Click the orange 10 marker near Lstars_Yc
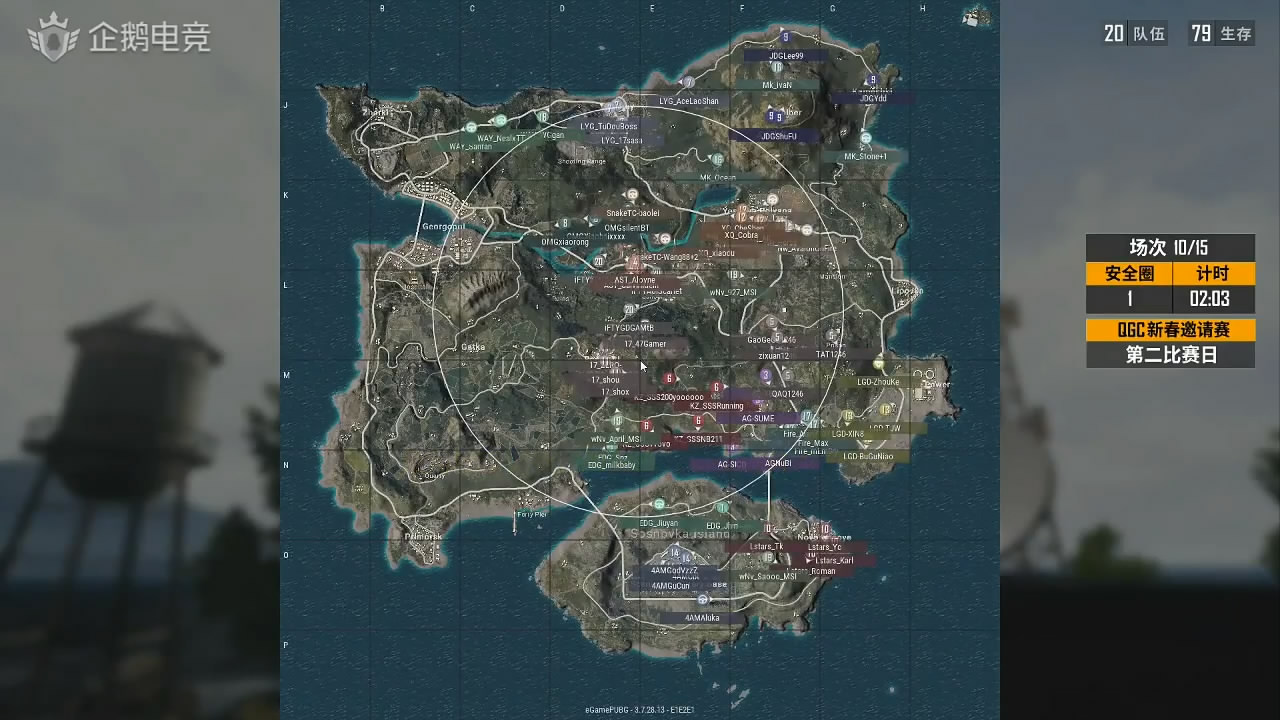The image size is (1280, 720). pyautogui.click(x=824, y=529)
